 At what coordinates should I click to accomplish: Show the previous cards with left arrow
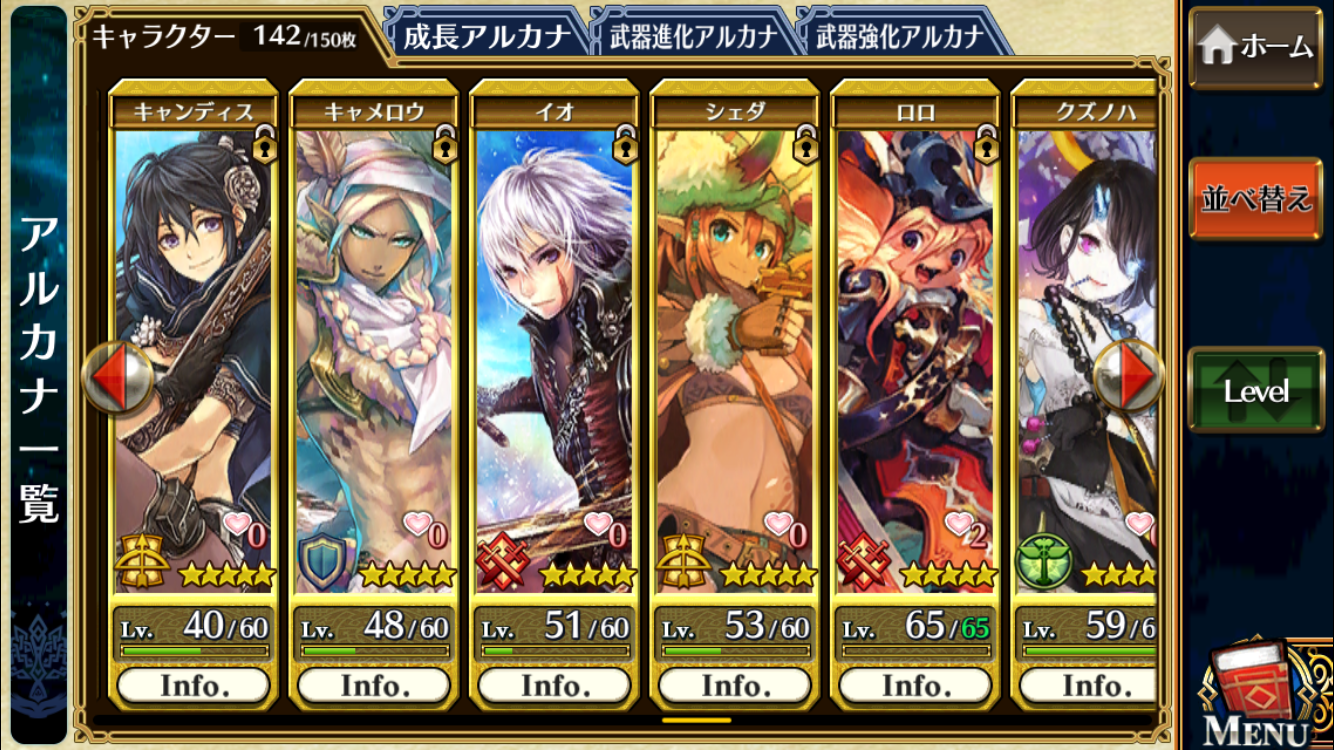[117, 378]
